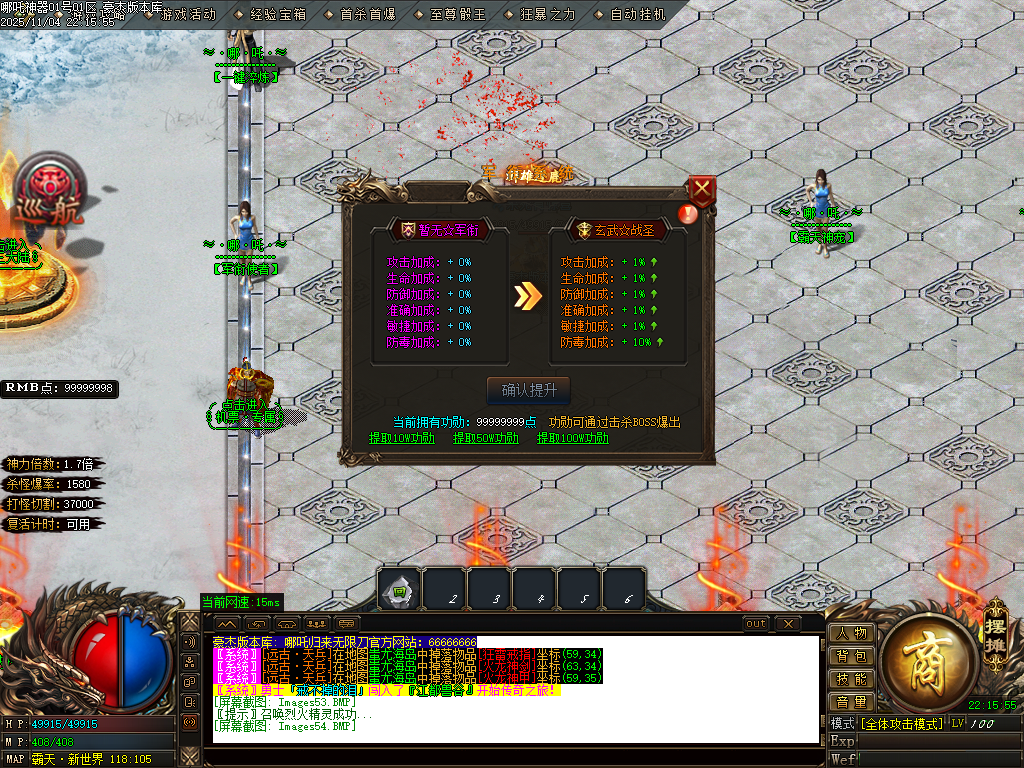1024x768 pixels.
Task: Click the chat window's out button
Action: tap(757, 624)
